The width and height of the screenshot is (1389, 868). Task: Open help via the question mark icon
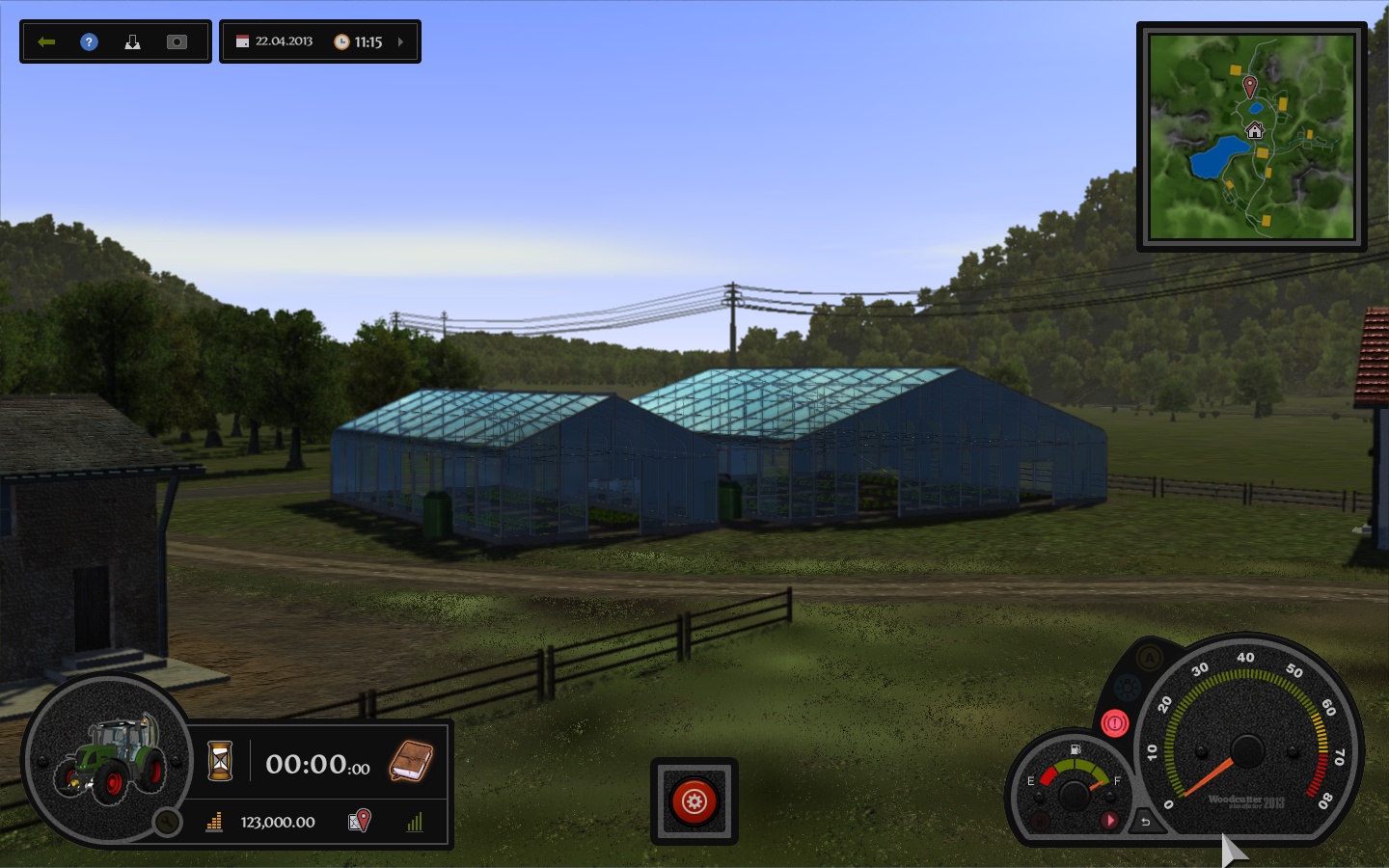(x=88, y=41)
